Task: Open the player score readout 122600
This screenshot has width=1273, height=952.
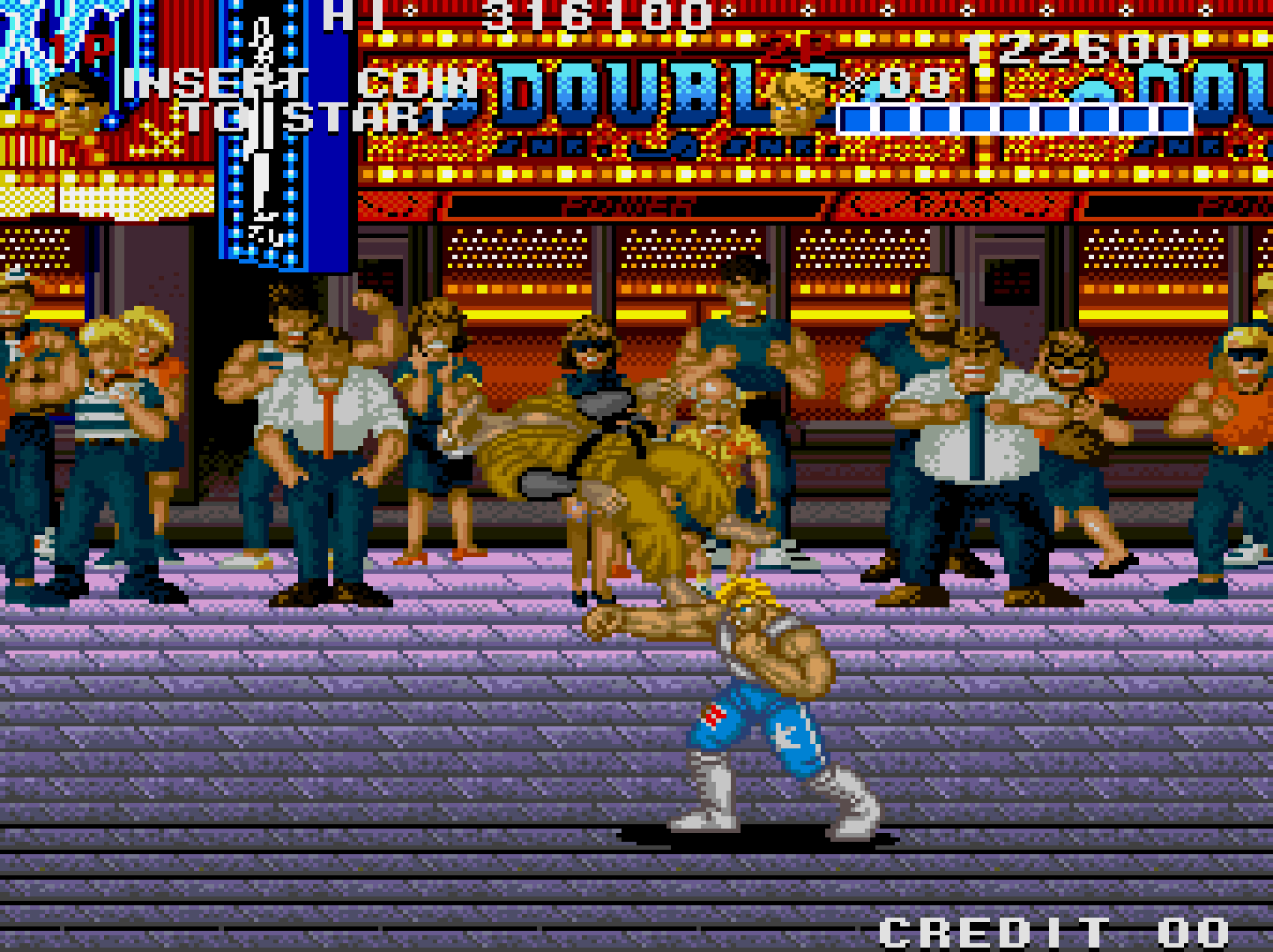Action: tap(1080, 44)
